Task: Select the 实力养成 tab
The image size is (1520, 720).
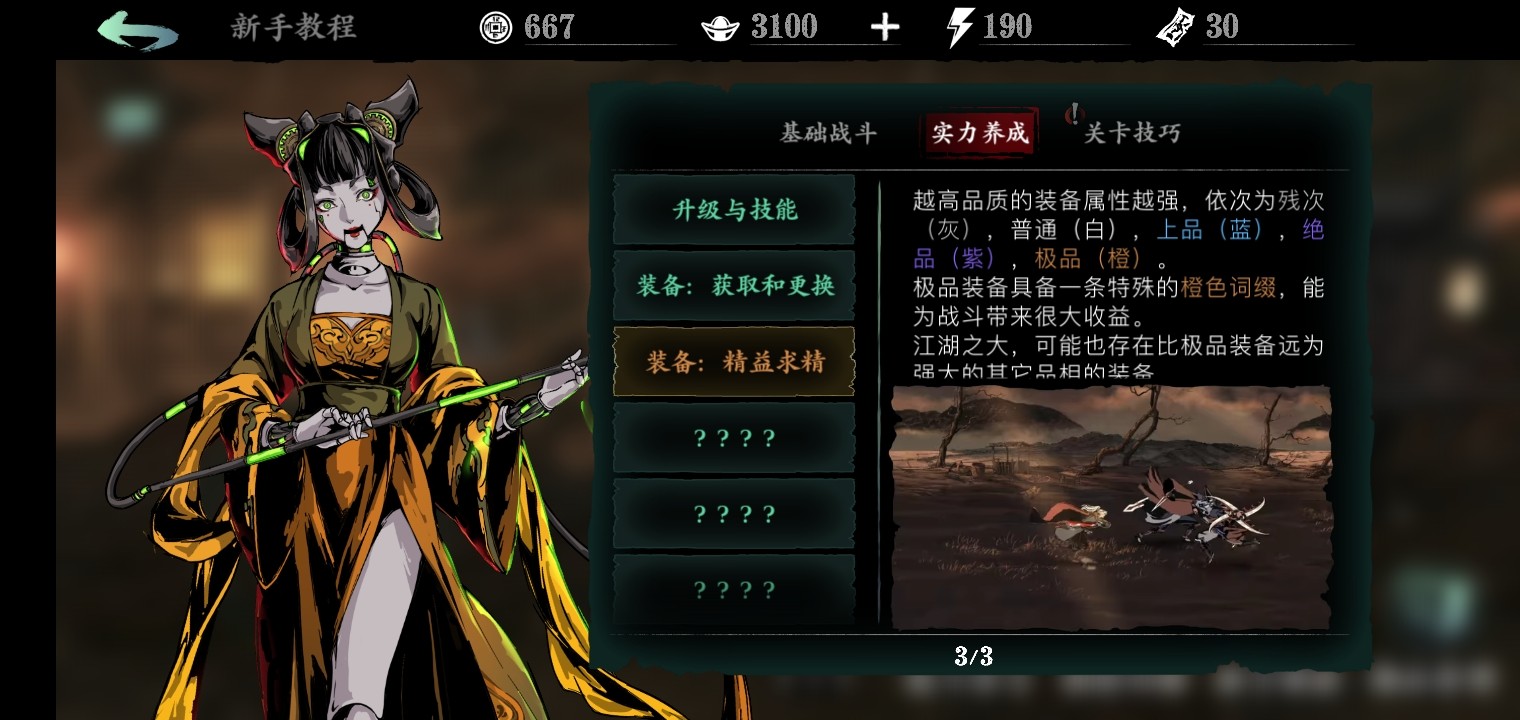Action: click(979, 133)
